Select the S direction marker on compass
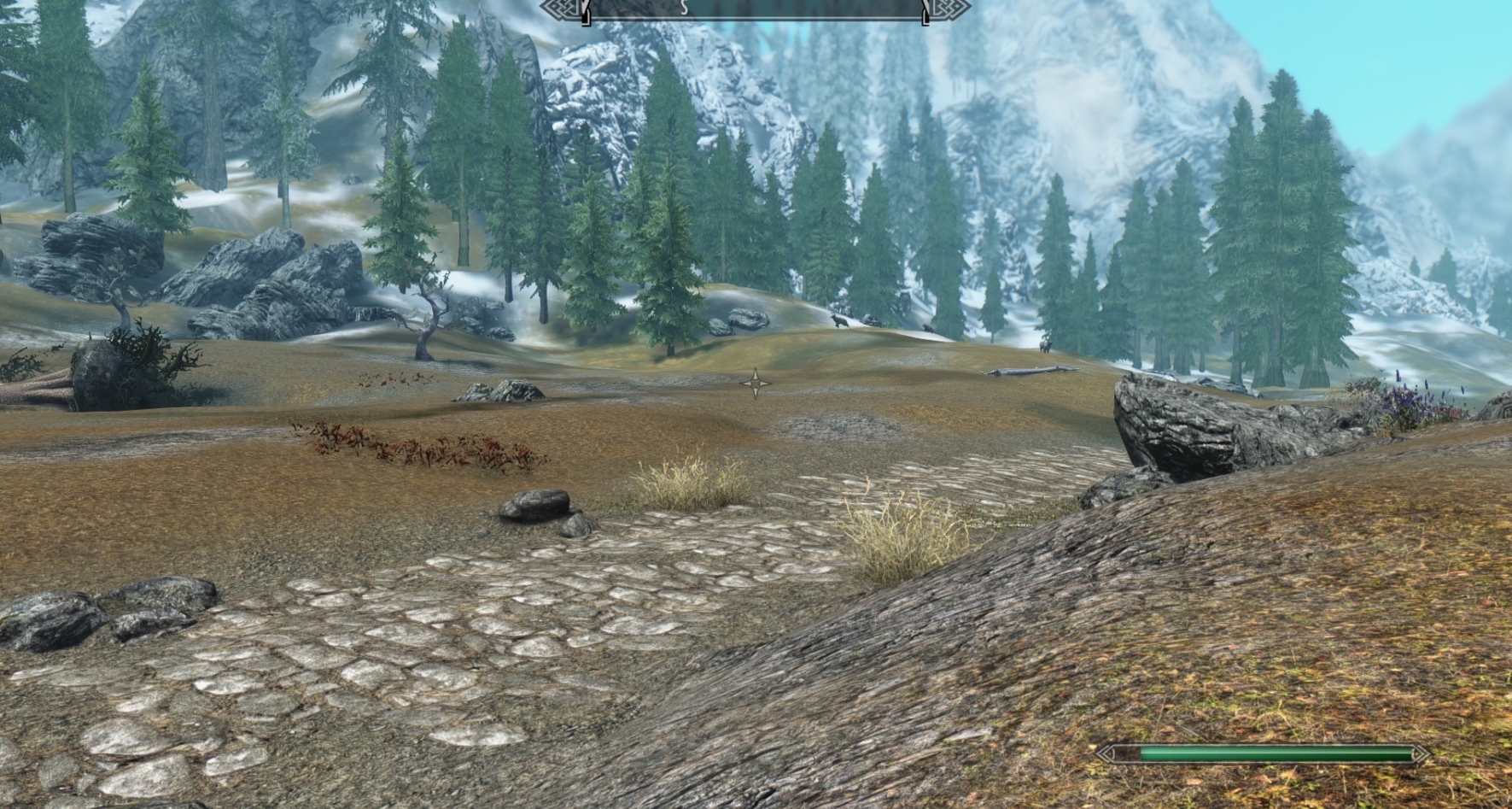Viewport: 1512px width, 809px height. click(x=683, y=9)
